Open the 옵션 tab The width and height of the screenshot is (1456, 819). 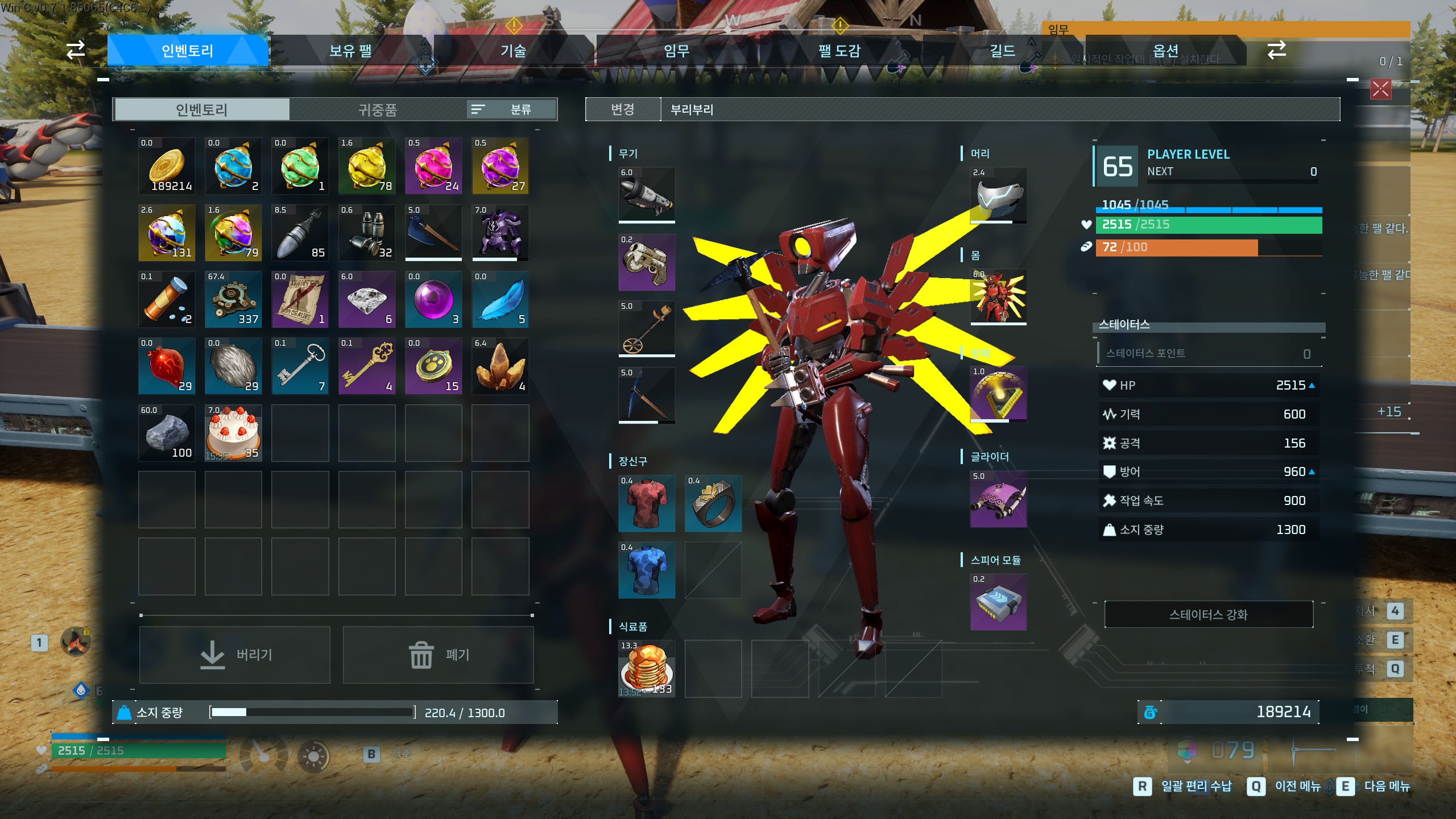[x=1165, y=51]
